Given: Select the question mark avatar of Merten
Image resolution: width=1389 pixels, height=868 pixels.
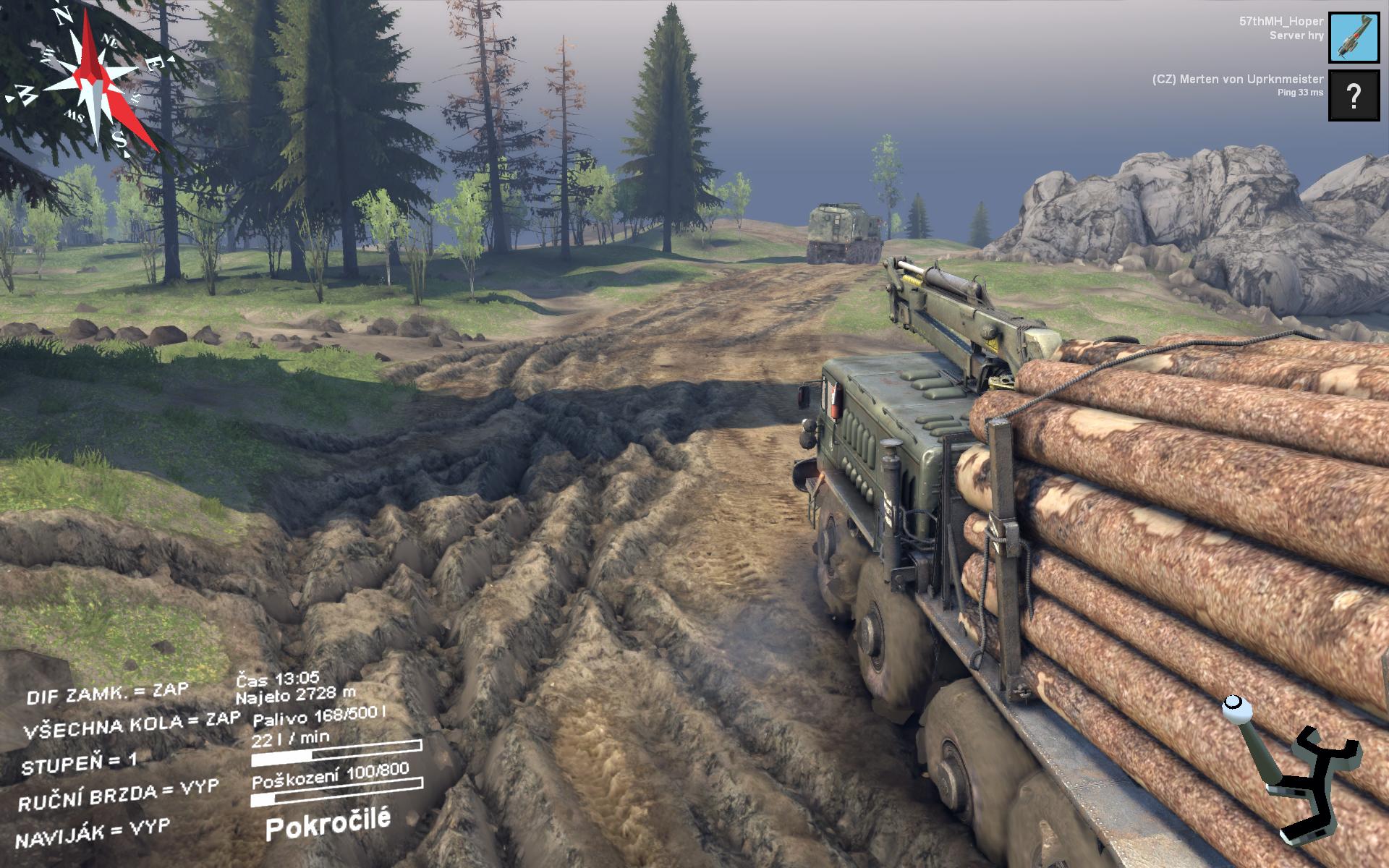Looking at the screenshot, I should click(x=1354, y=95).
